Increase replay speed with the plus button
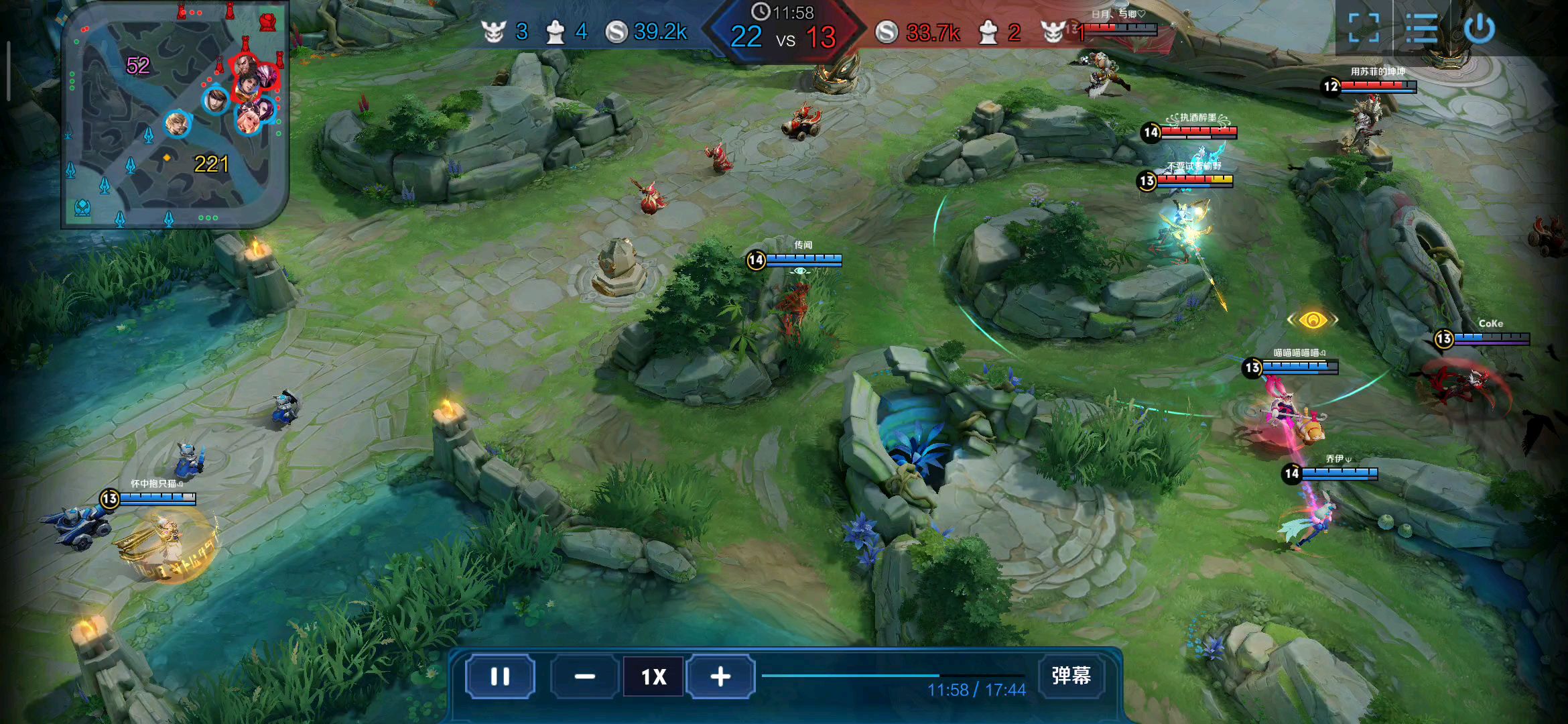The image size is (1568, 724). tap(720, 676)
